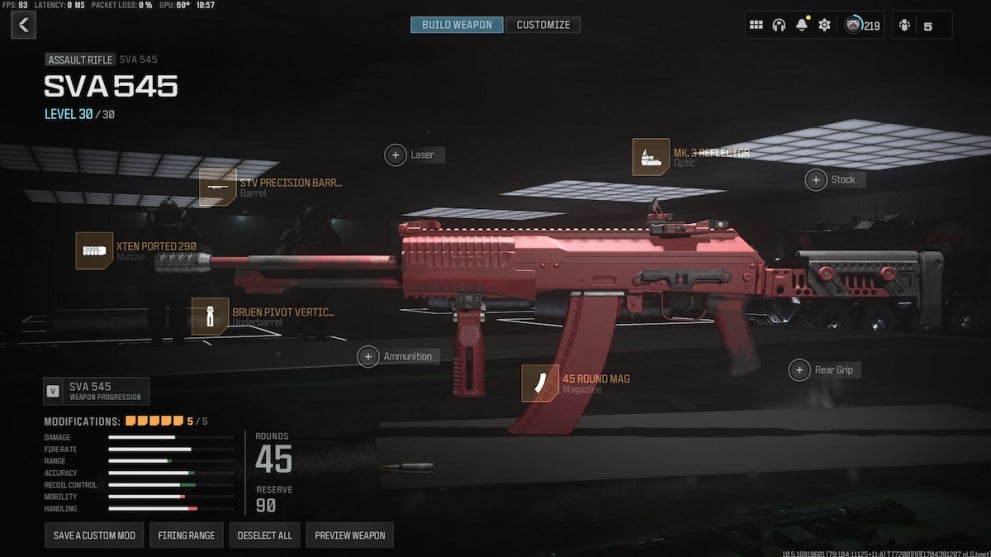Screen dimensions: 991x557
Task: Switch to the Build Weapon tab
Action: (x=457, y=25)
